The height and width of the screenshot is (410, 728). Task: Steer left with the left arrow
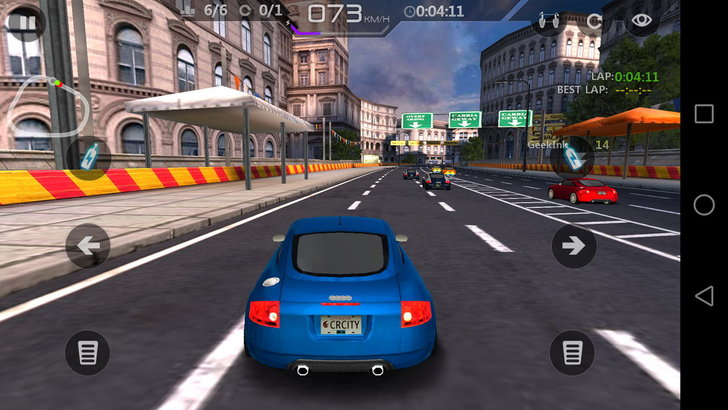(x=88, y=245)
